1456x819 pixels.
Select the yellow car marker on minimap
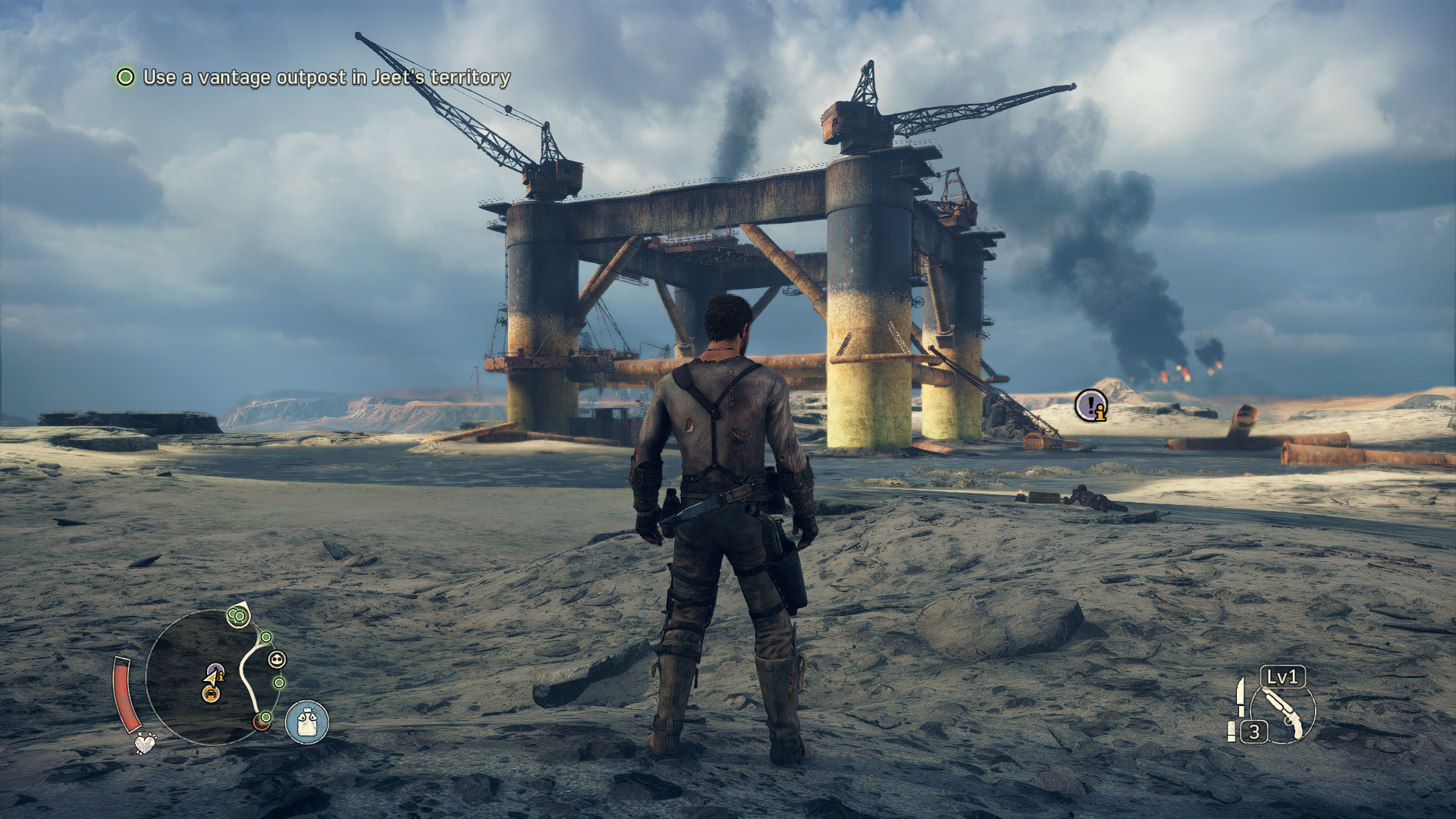coord(211,692)
